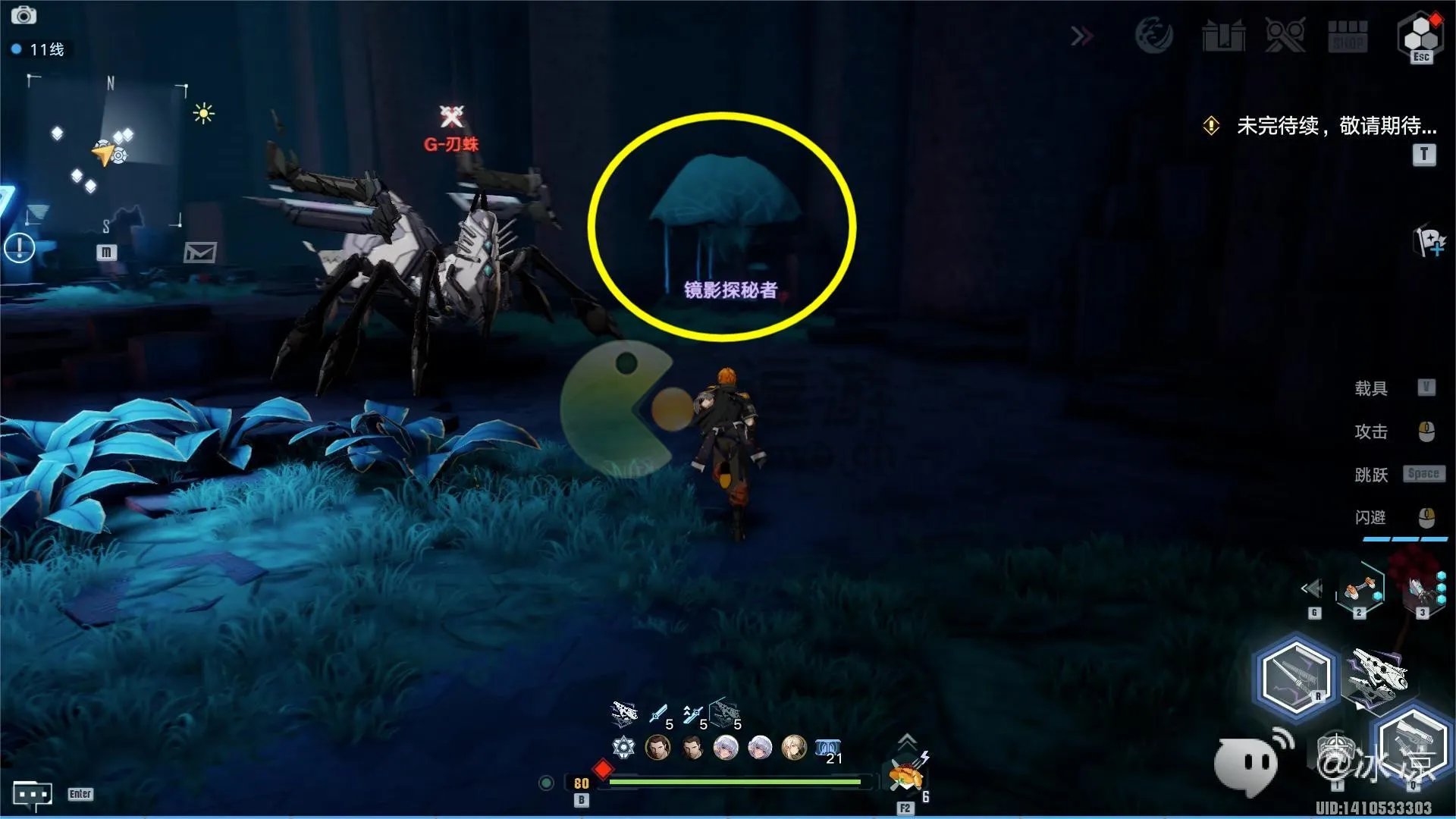Open the chat box speech bubble

(33, 794)
